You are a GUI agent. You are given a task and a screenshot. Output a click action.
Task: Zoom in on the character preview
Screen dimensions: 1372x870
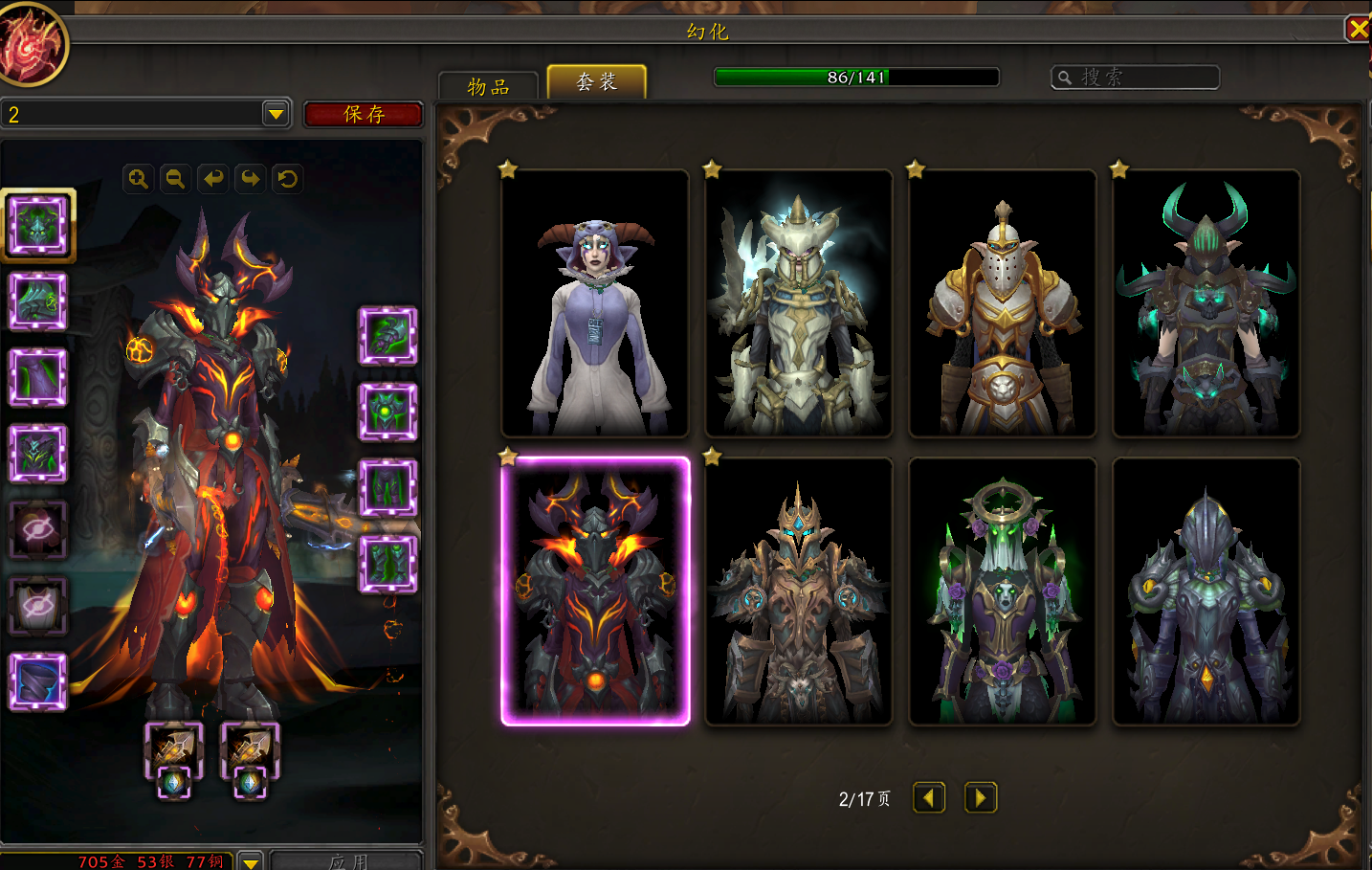tap(139, 179)
